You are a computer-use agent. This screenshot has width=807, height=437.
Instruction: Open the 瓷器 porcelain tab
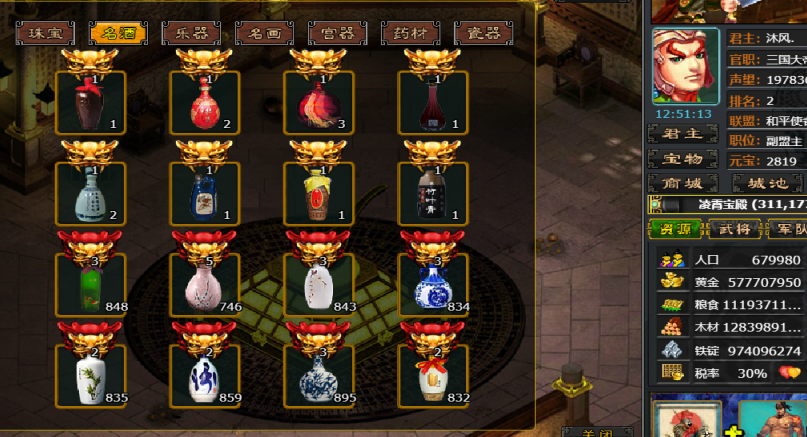click(x=483, y=33)
